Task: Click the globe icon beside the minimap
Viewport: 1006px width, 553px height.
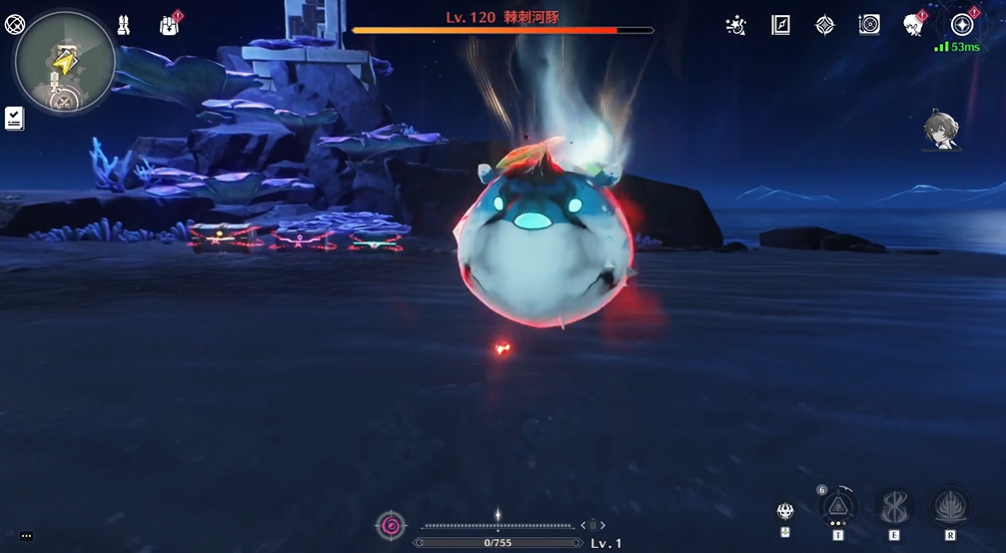Action: pyautogui.click(x=14, y=24)
